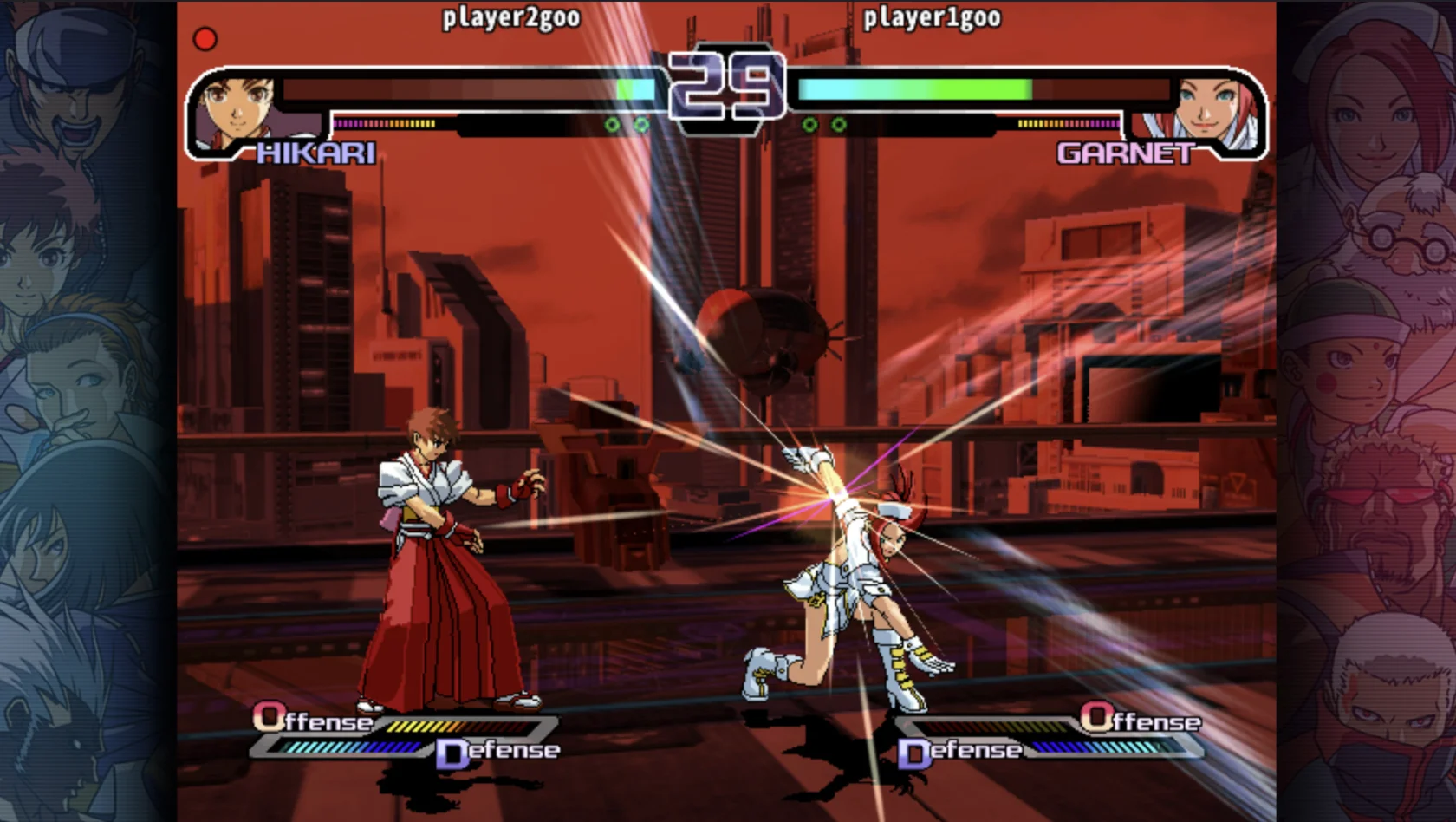Click Hikari's character portrait

coord(234,110)
